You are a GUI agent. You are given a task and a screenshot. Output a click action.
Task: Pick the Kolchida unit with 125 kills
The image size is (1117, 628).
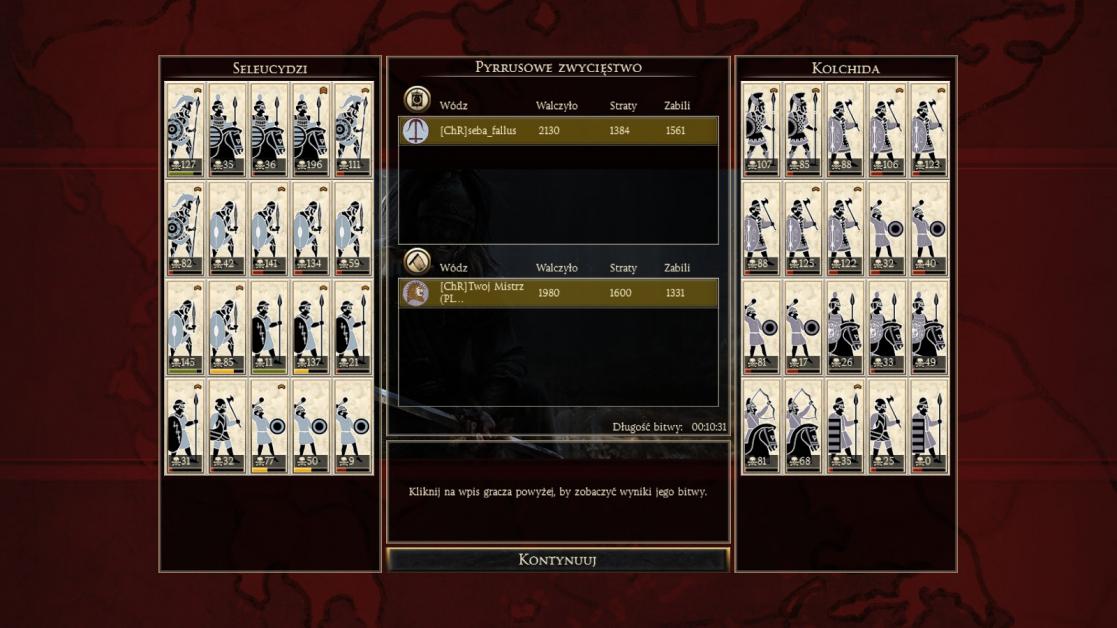(x=803, y=227)
